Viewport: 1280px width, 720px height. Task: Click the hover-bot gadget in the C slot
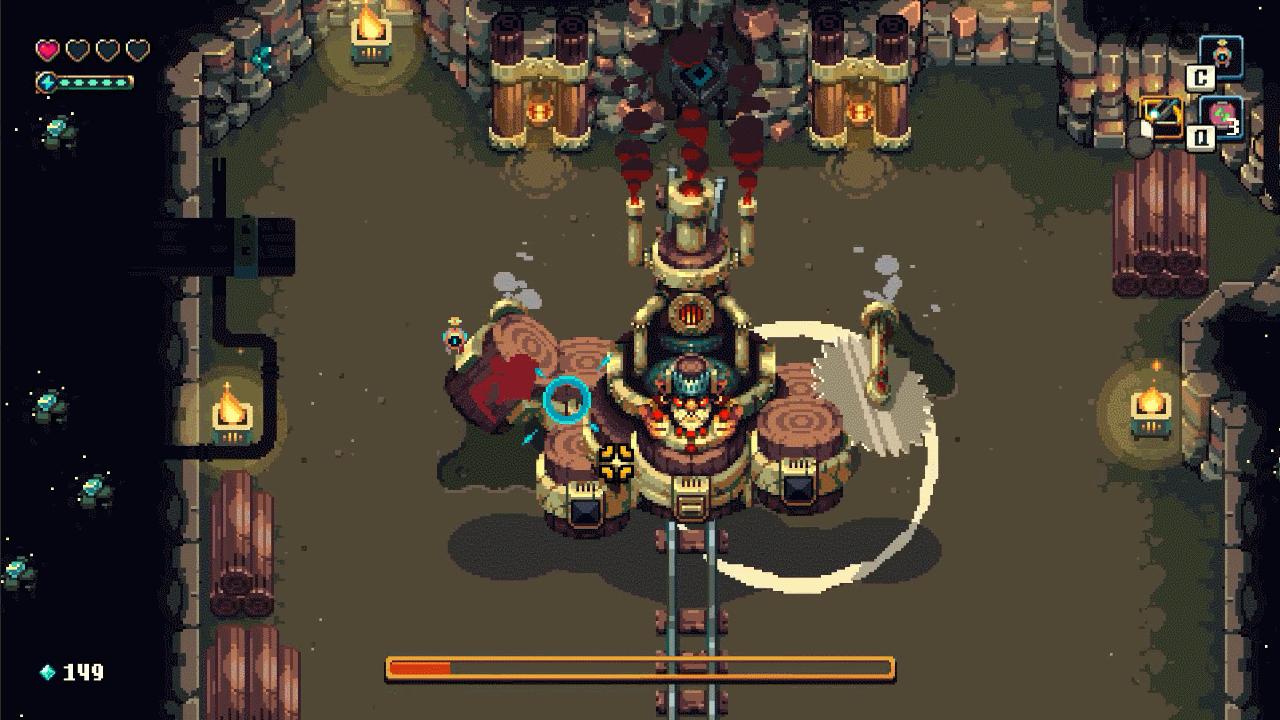(1222, 55)
